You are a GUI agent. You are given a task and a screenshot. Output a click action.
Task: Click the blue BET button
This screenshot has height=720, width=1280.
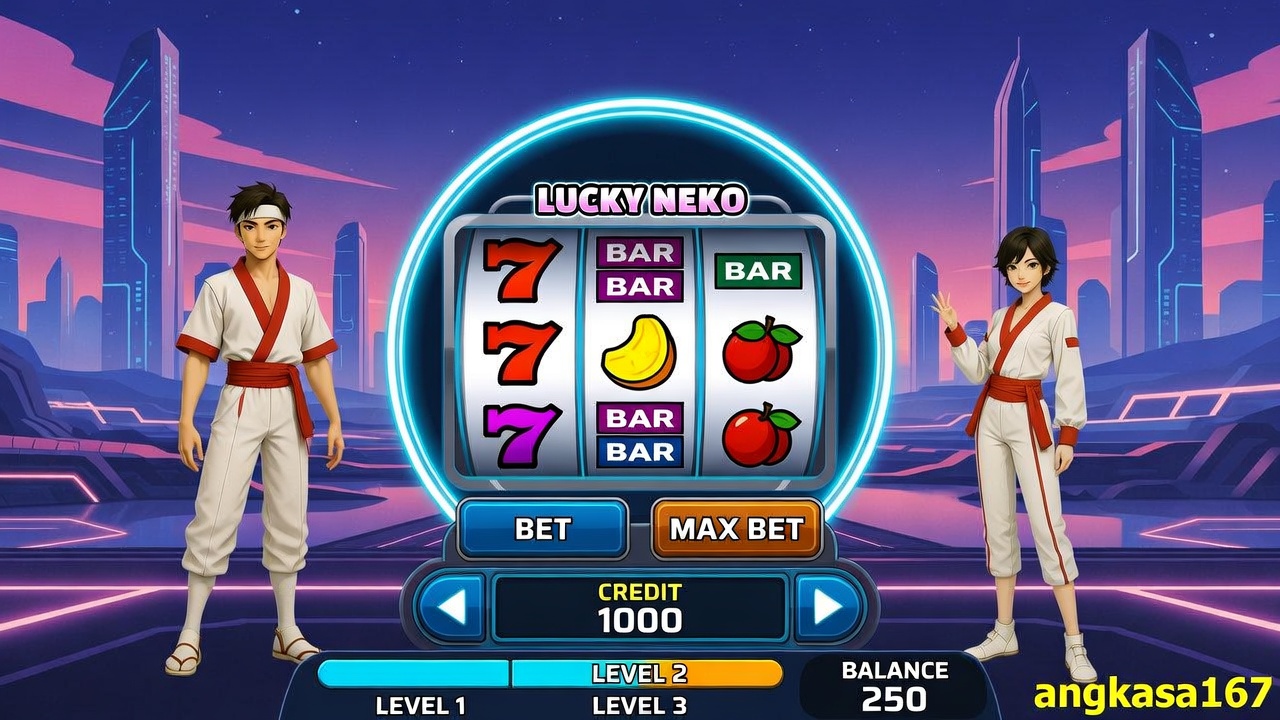coord(543,528)
